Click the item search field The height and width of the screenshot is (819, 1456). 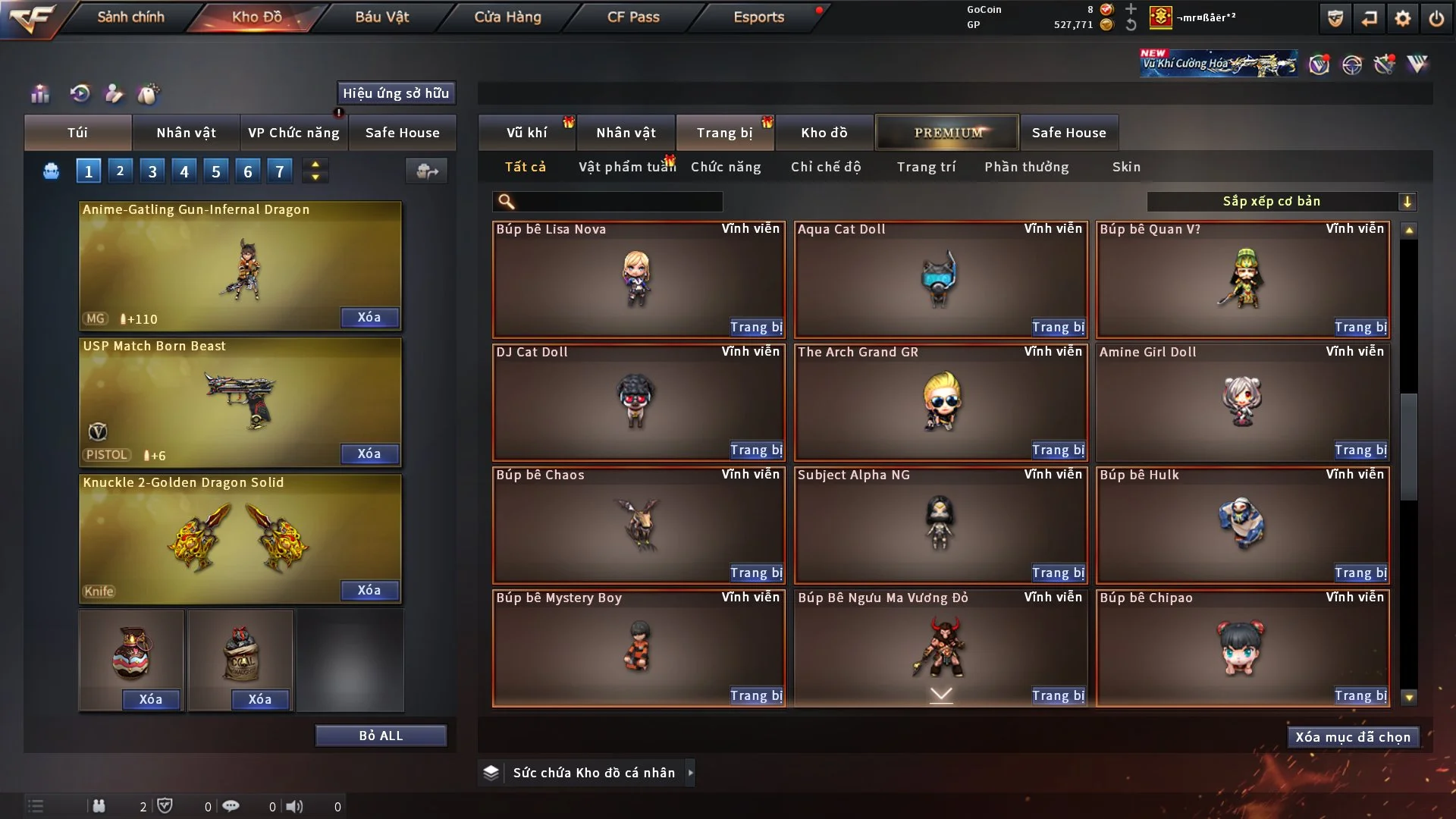point(618,202)
